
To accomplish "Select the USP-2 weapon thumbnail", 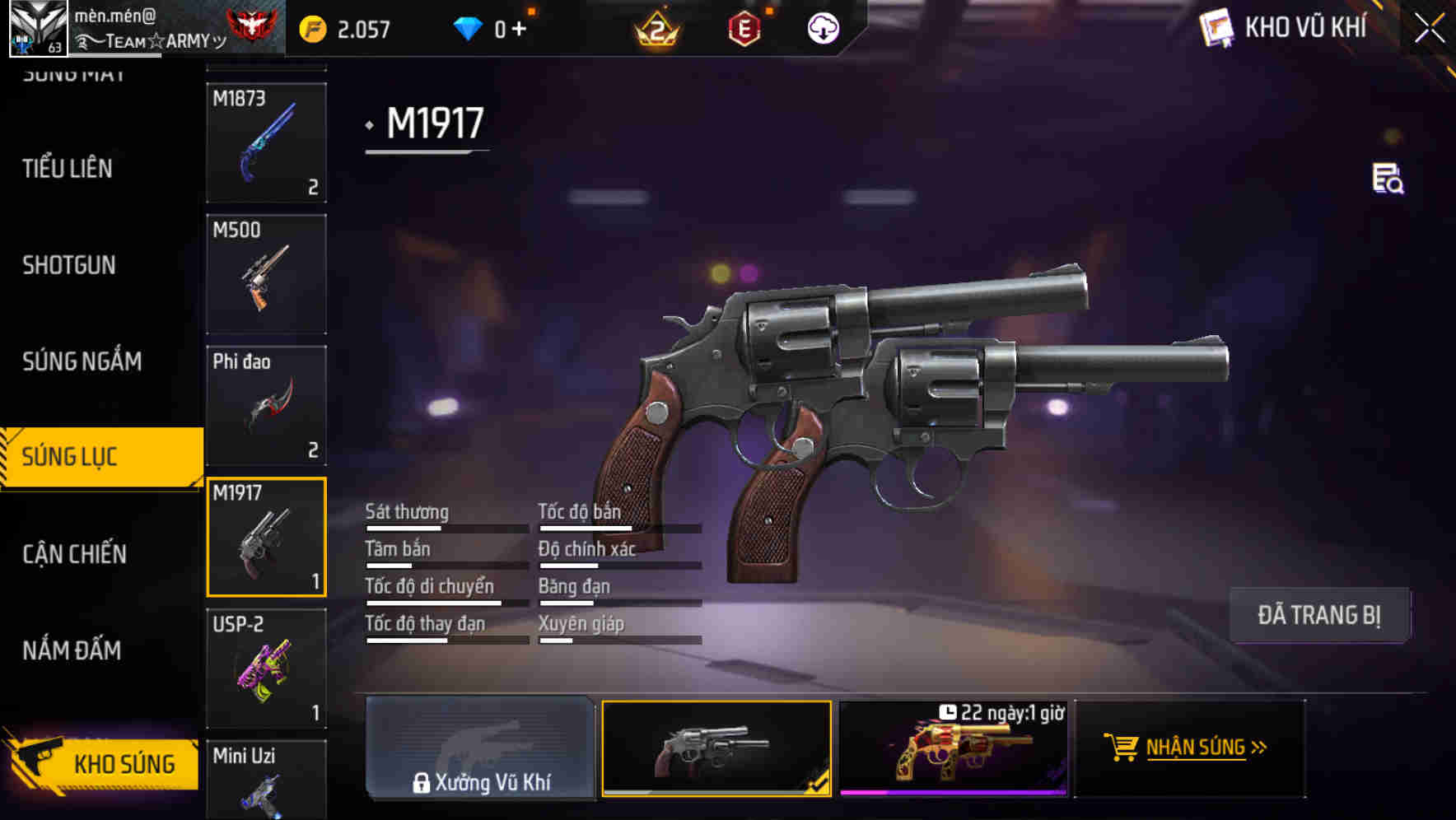I will (x=266, y=669).
